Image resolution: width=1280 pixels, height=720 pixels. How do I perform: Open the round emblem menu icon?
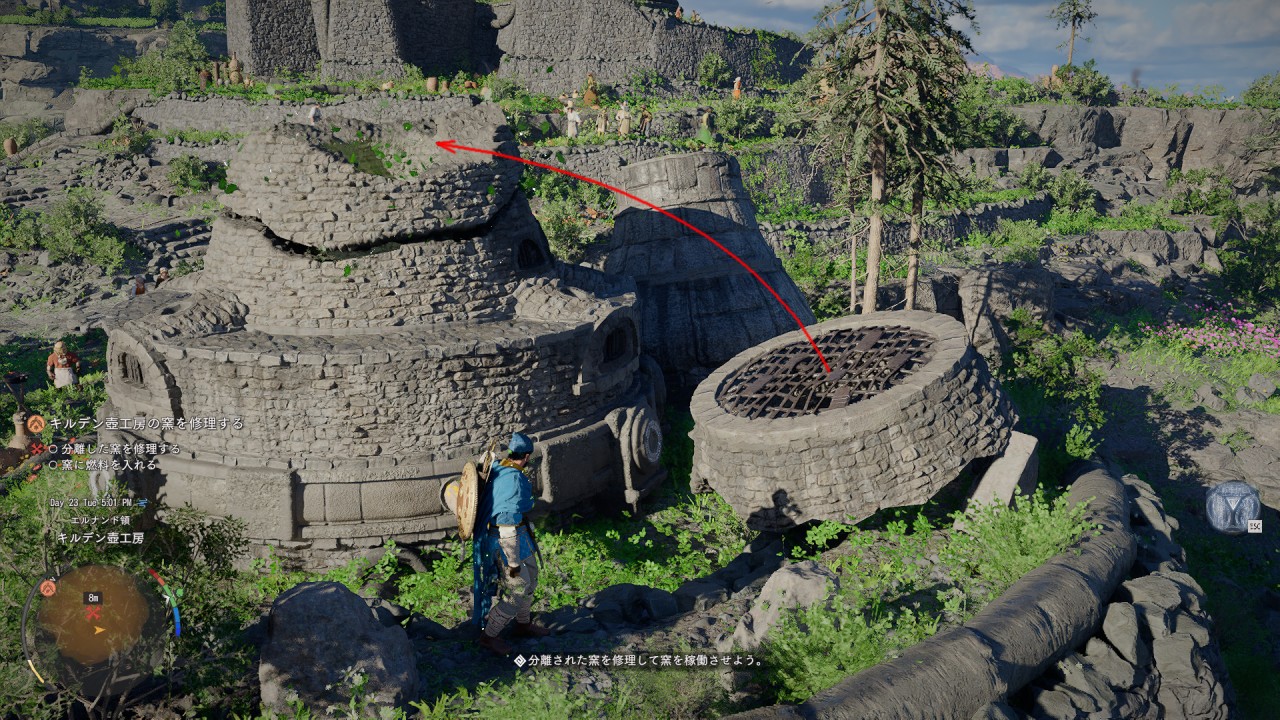[x=1232, y=507]
